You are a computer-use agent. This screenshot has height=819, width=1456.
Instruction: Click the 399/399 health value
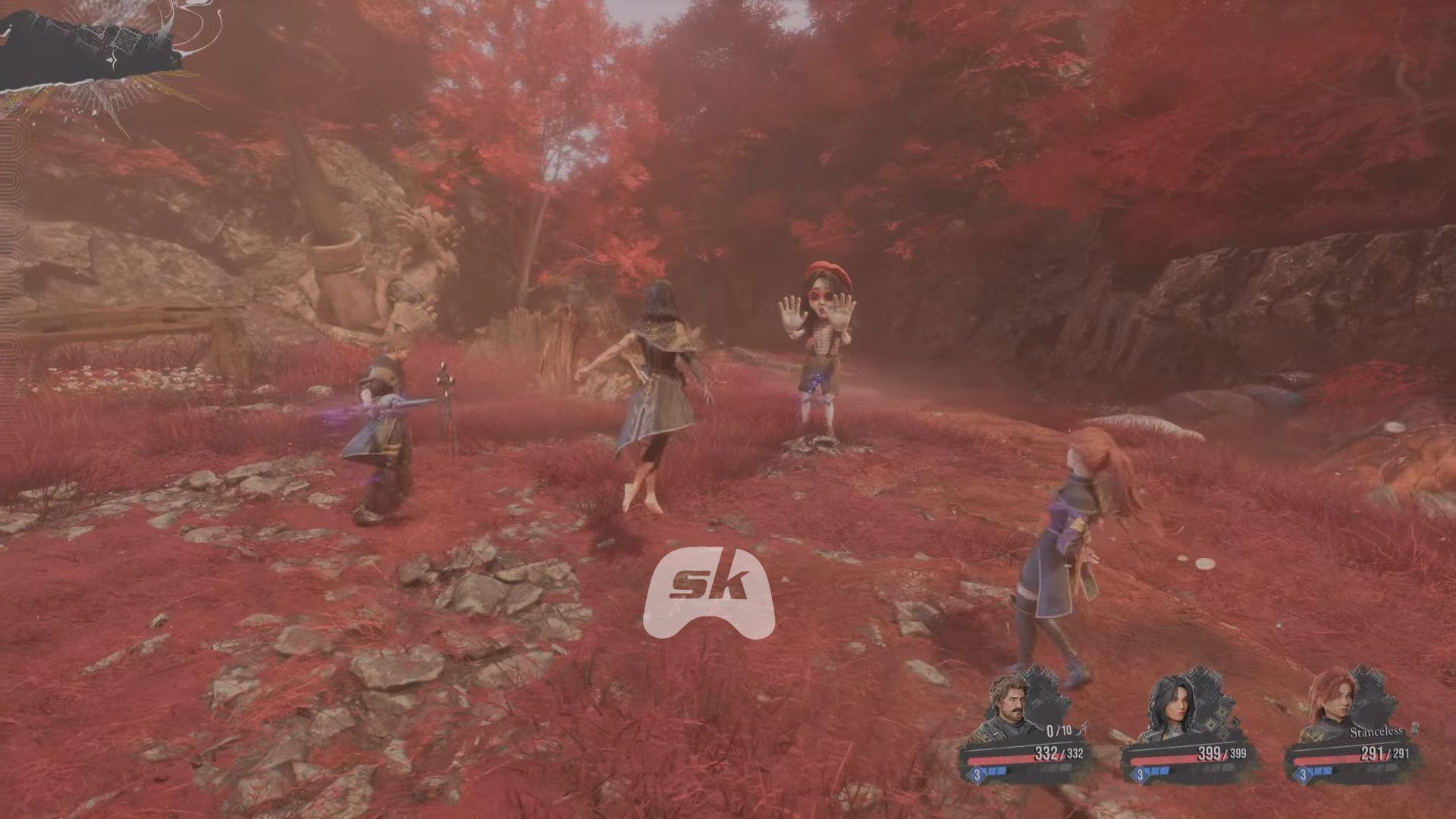click(1221, 753)
